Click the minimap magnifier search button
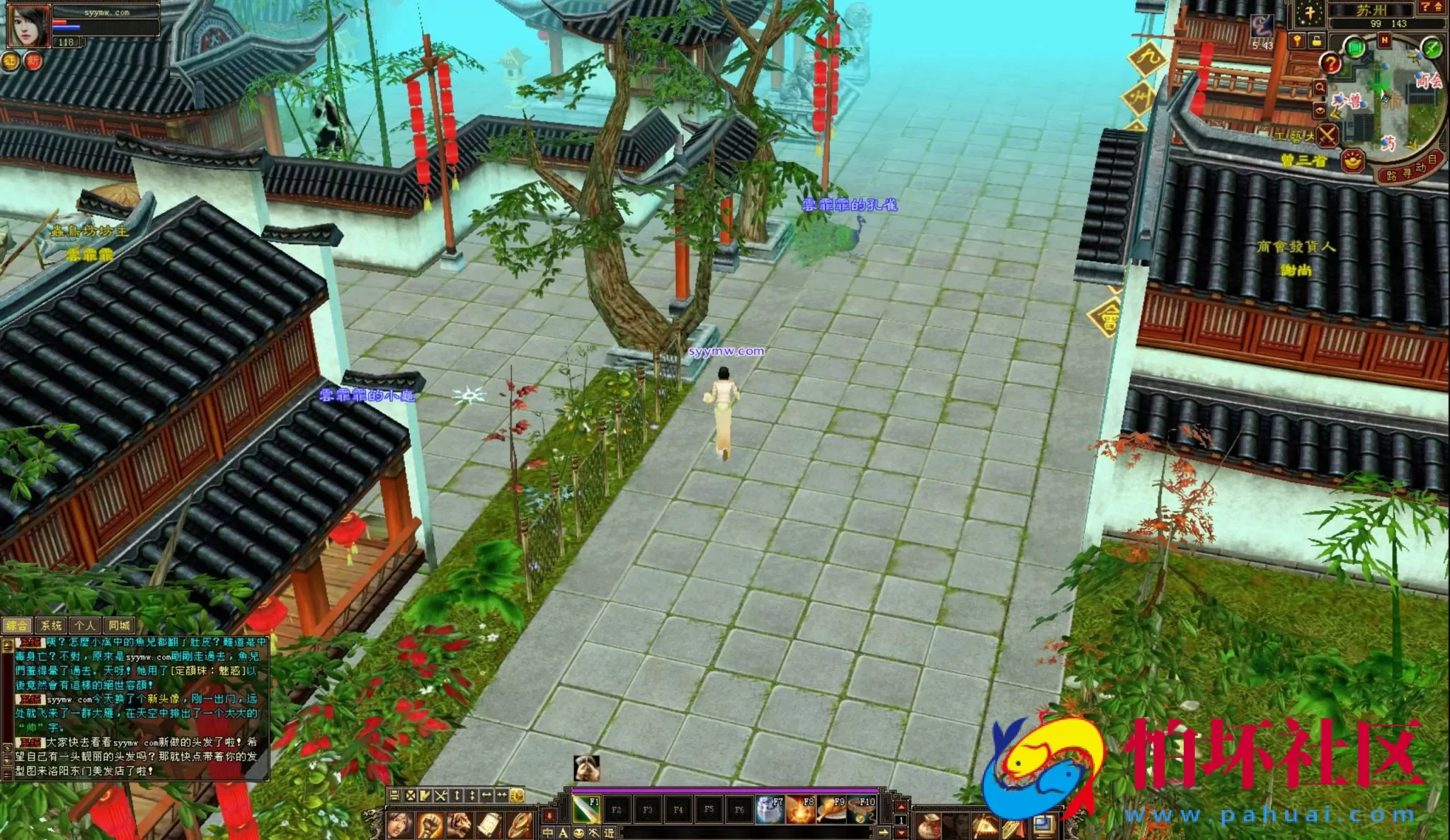The width and height of the screenshot is (1450, 840). tap(1320, 88)
